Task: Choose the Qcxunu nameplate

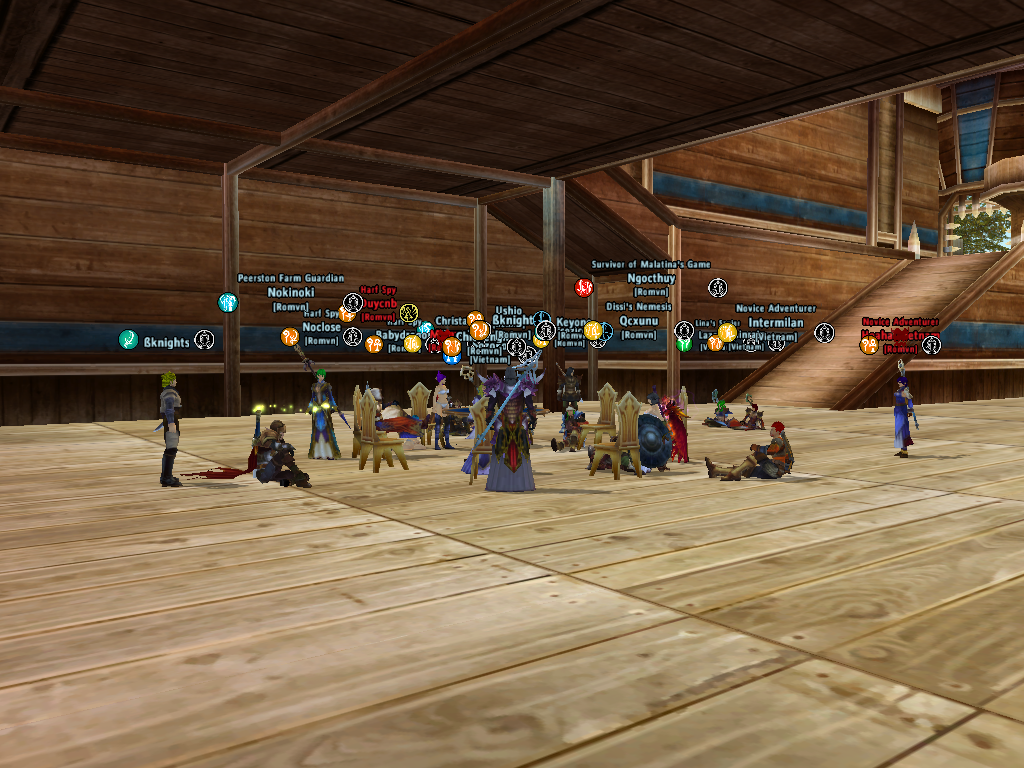Action: pyautogui.click(x=639, y=321)
